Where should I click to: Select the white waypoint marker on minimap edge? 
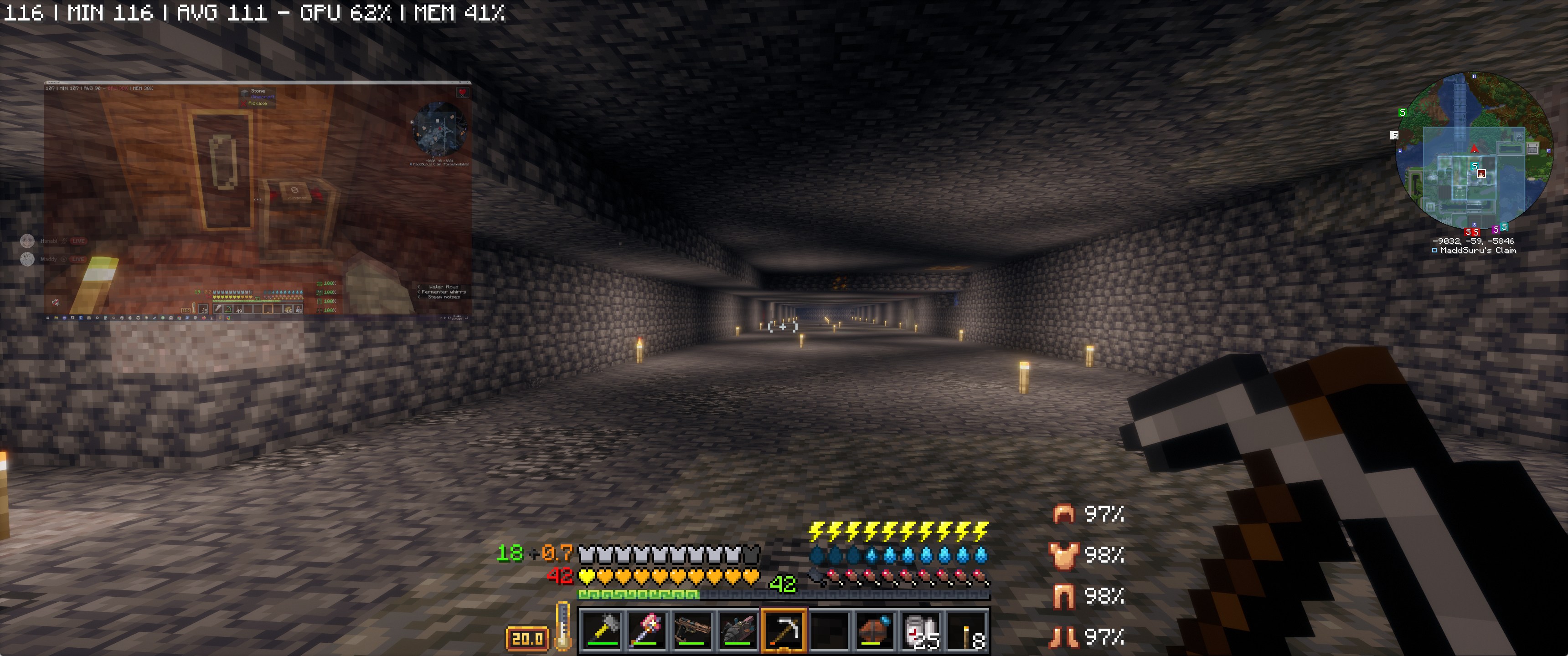1394,135
